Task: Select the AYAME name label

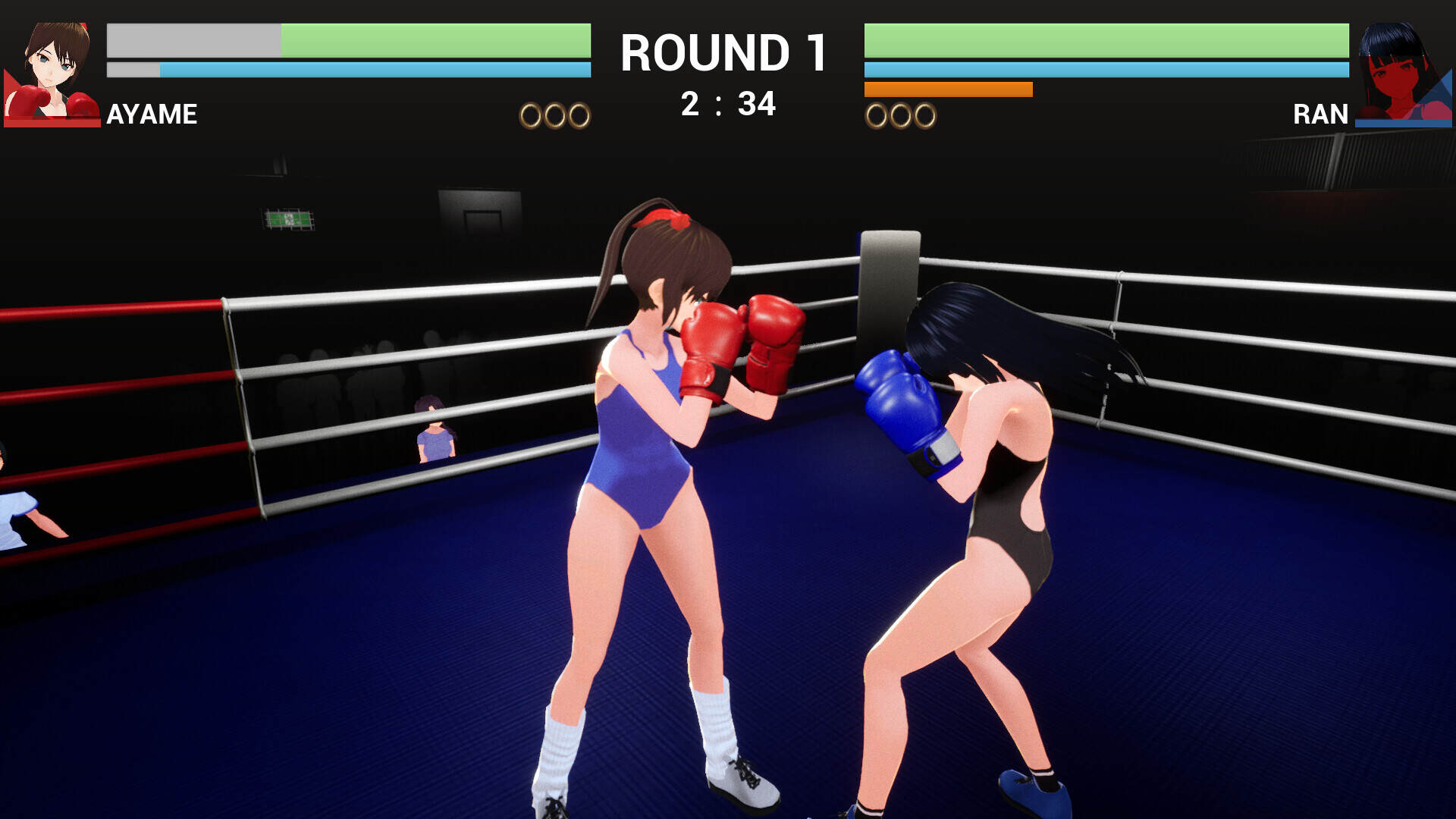Action: [151, 115]
